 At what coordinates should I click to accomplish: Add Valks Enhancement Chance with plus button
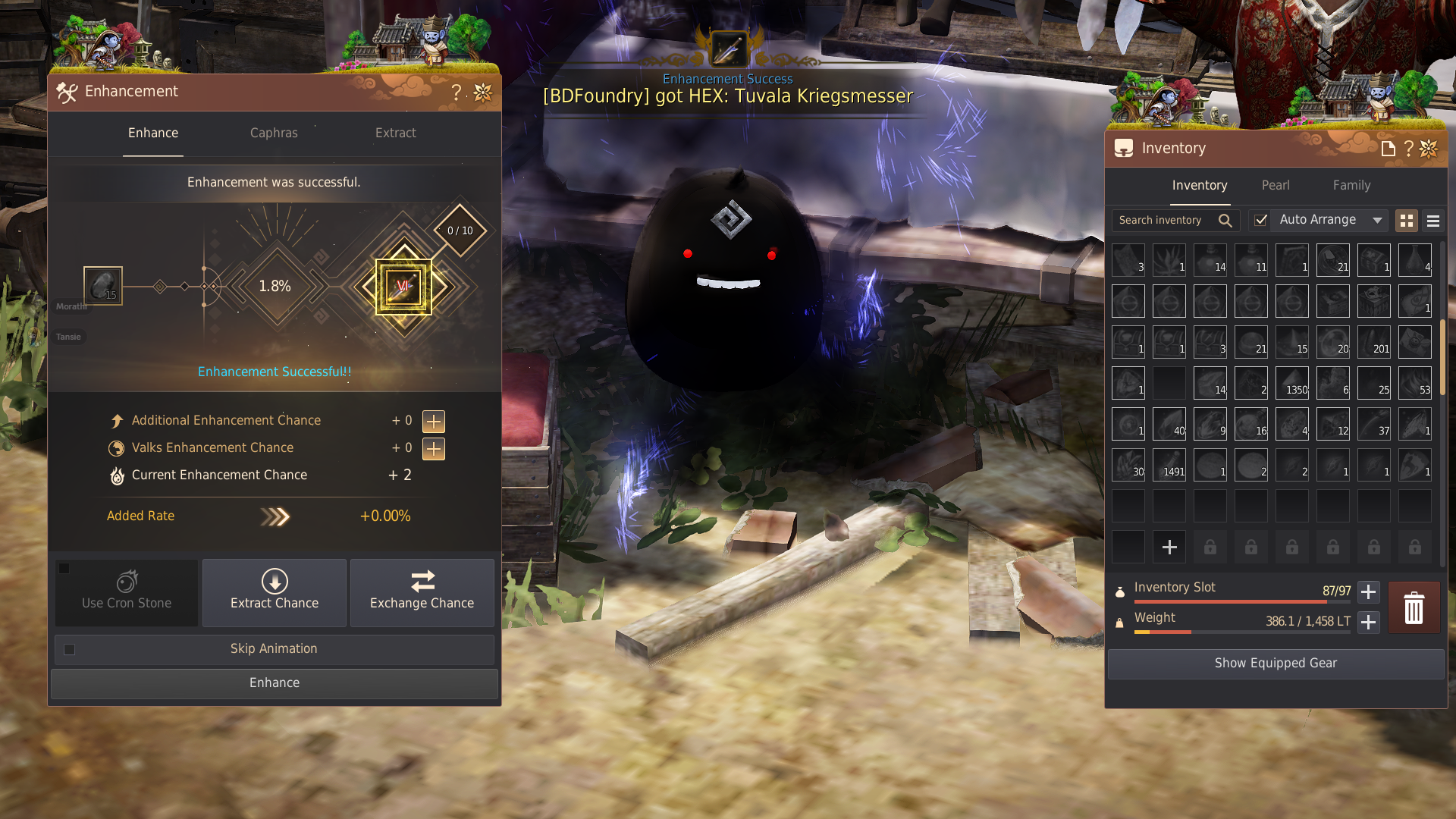(434, 448)
